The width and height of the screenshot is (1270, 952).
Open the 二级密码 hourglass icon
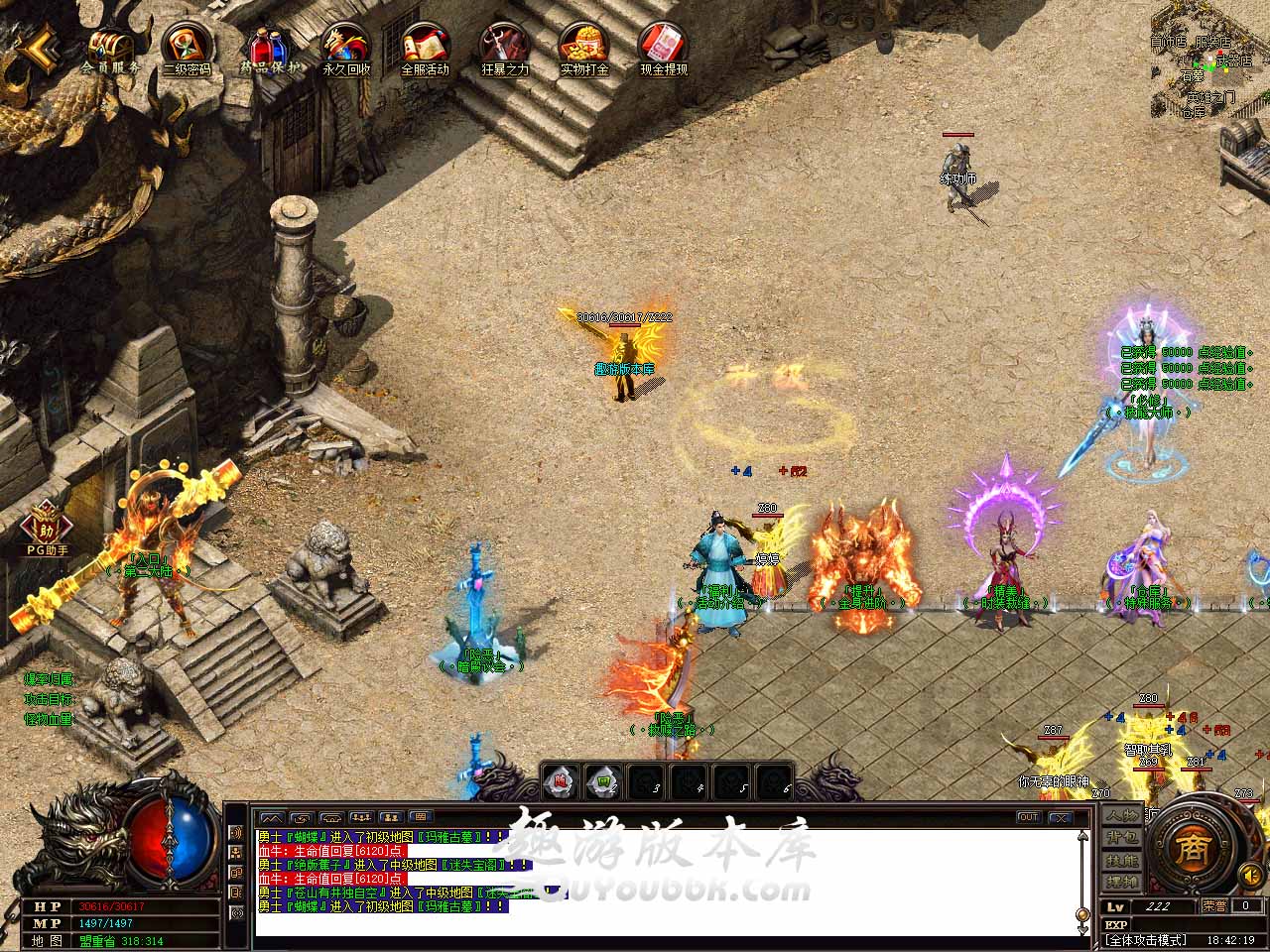tap(187, 45)
